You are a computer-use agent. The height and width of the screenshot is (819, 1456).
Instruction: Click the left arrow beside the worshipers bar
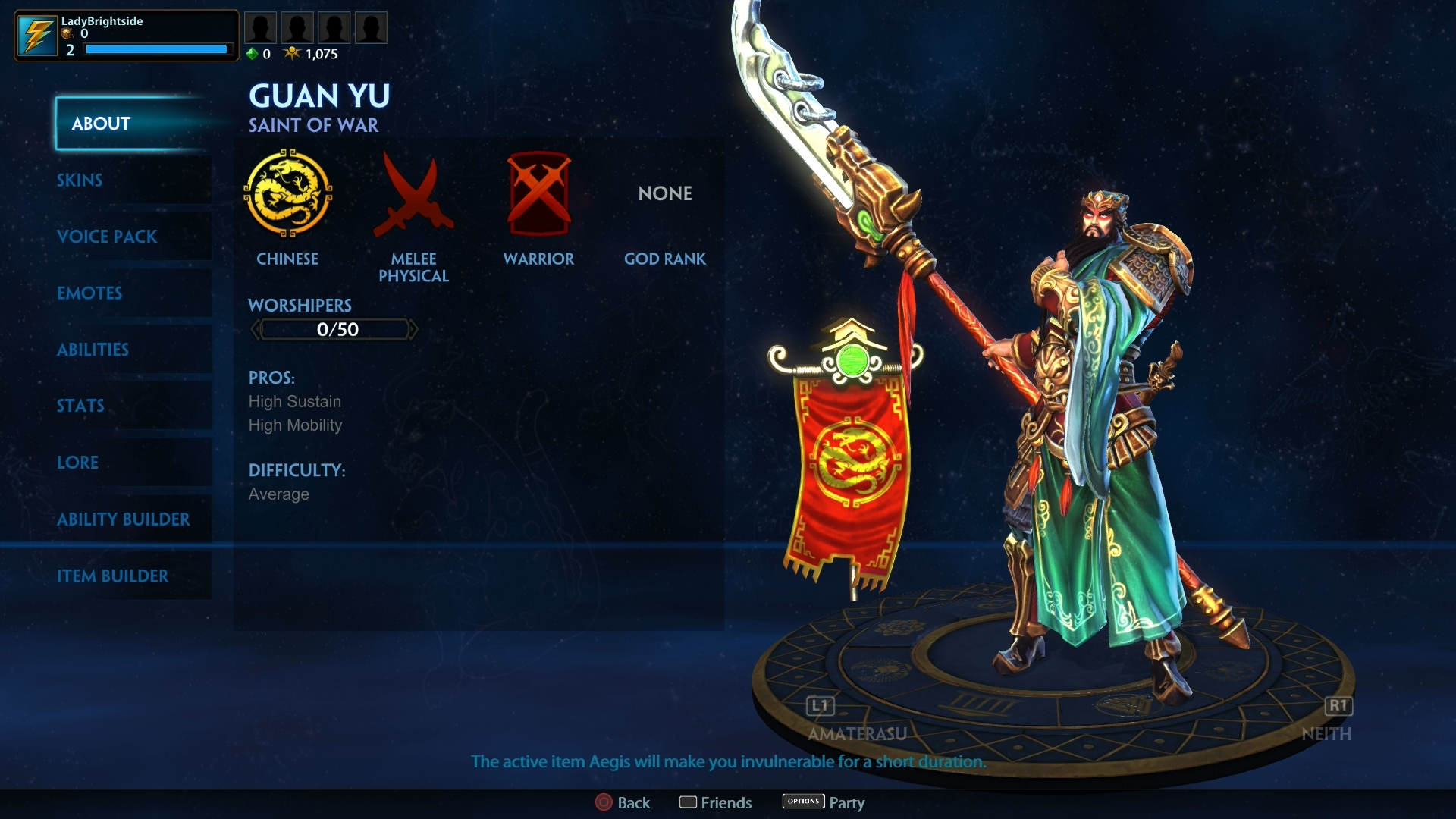(256, 329)
